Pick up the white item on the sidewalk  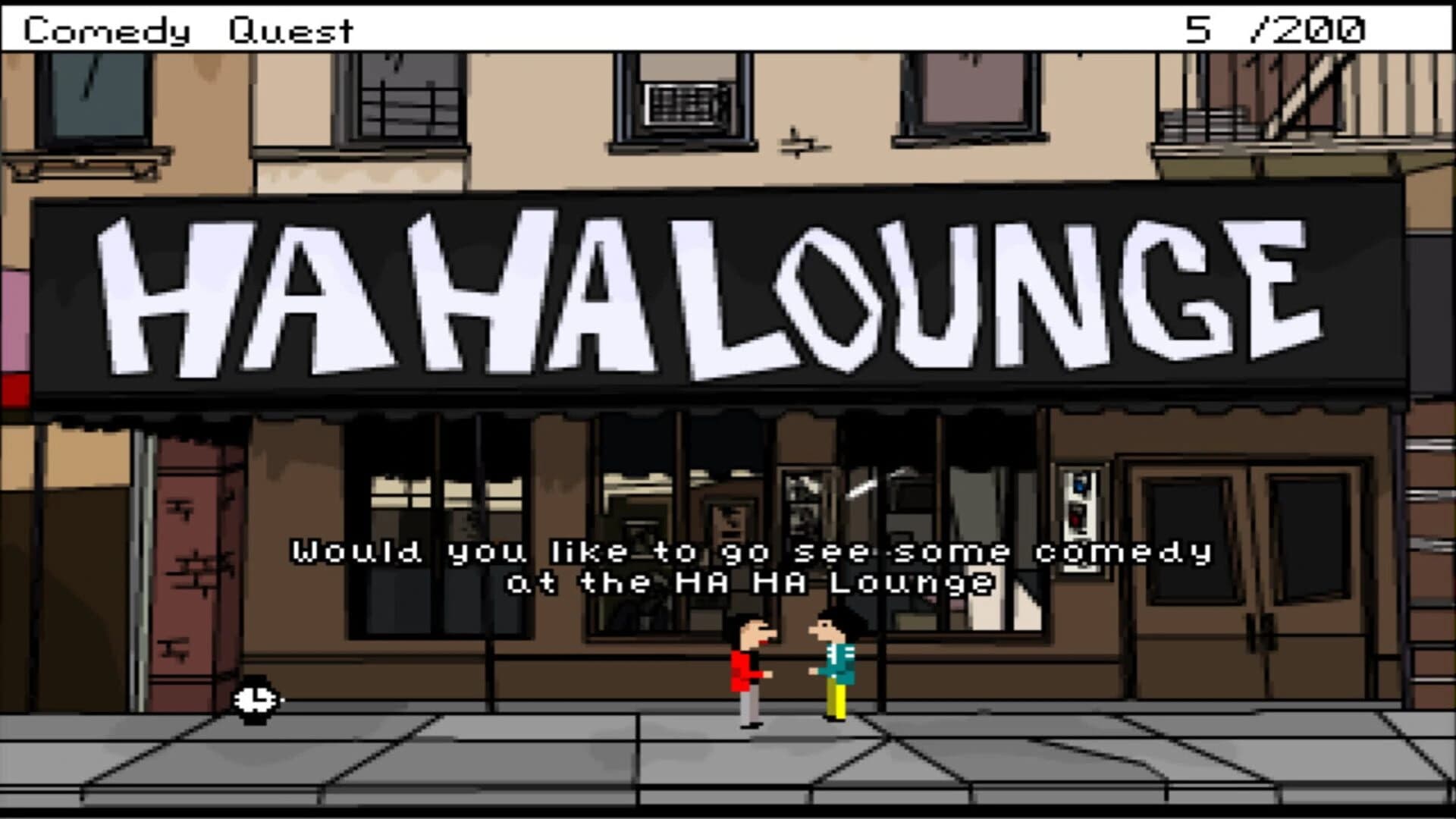pos(256,699)
